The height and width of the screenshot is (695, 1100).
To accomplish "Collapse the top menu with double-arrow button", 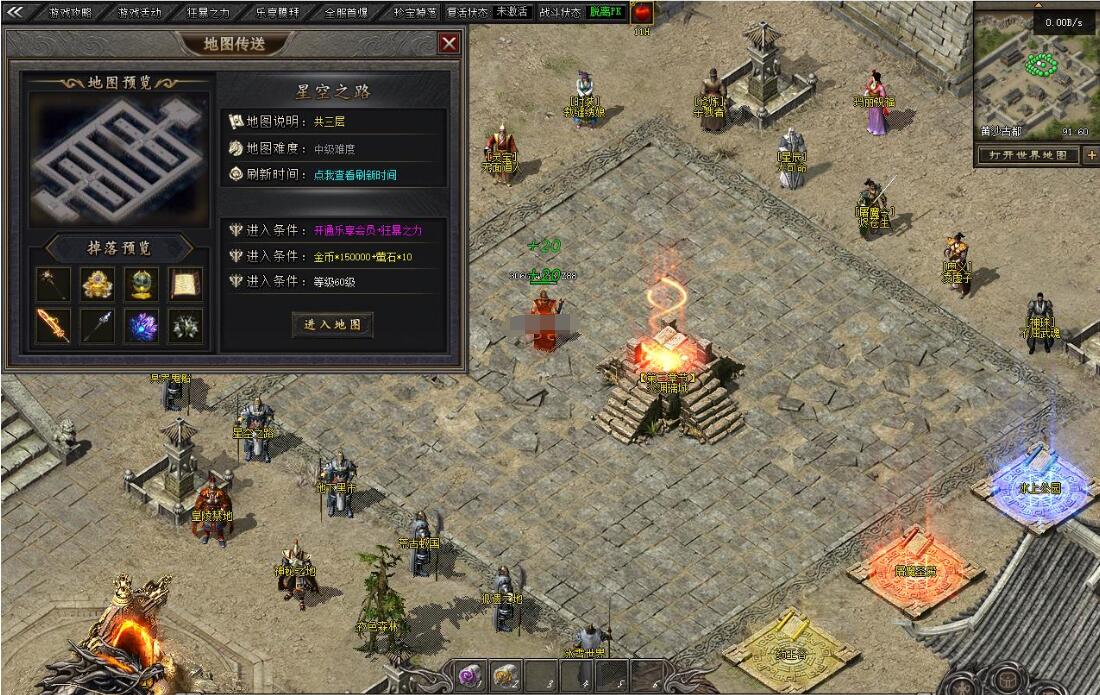I will coord(14,12).
